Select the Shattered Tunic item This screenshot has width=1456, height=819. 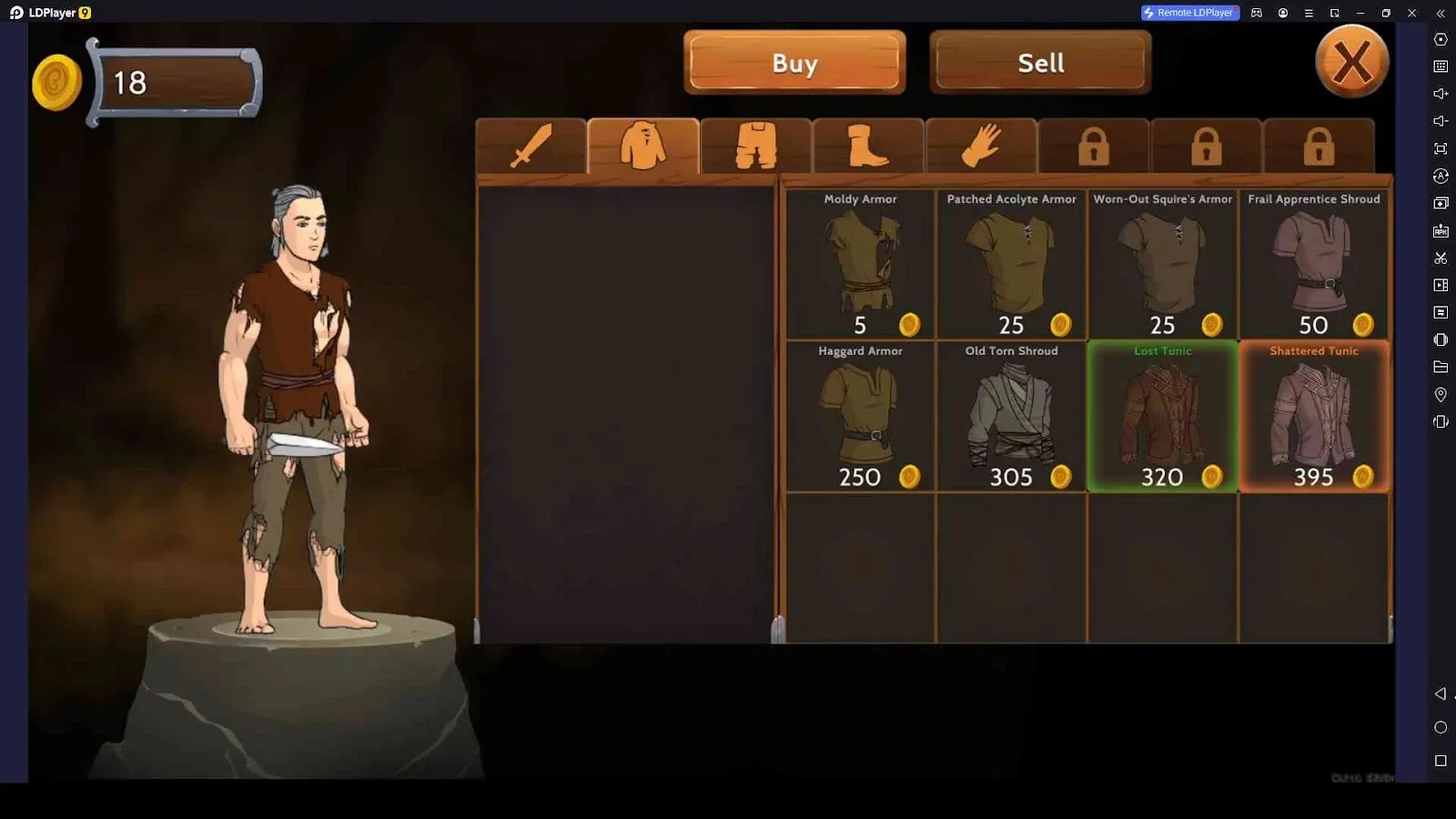pos(1313,414)
